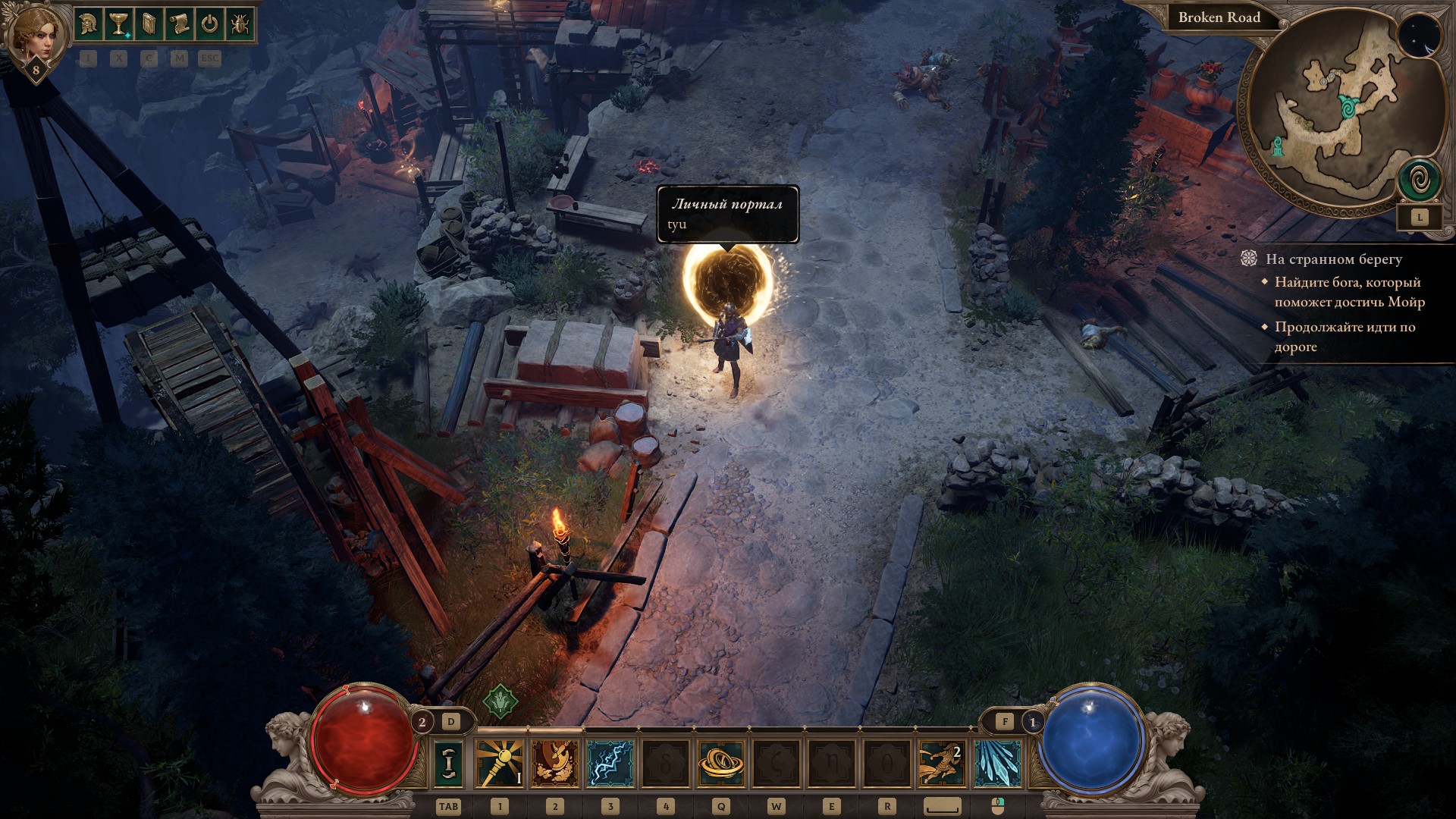Screen dimensions: 1456x819
Task: Open the quest tracker "На странном берегу"
Action: [x=1333, y=259]
